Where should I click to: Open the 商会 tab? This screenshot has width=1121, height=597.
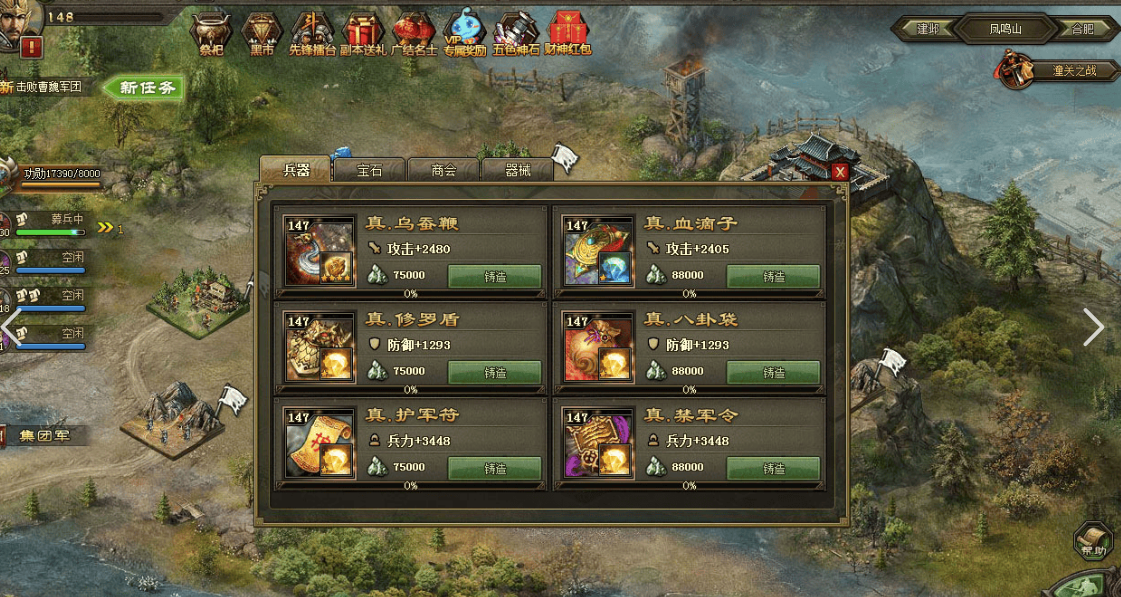click(444, 170)
